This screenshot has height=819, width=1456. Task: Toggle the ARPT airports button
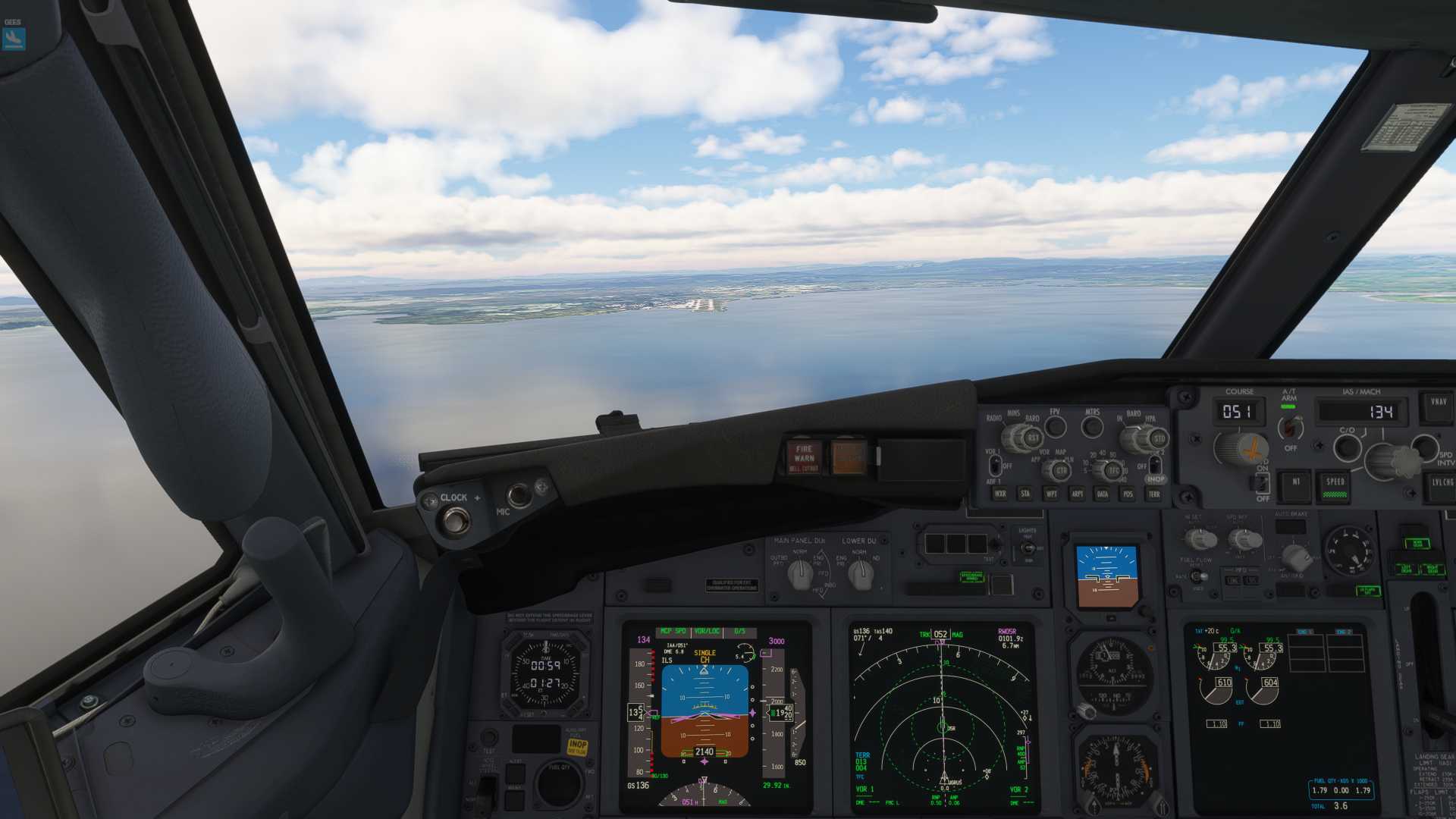click(1077, 494)
